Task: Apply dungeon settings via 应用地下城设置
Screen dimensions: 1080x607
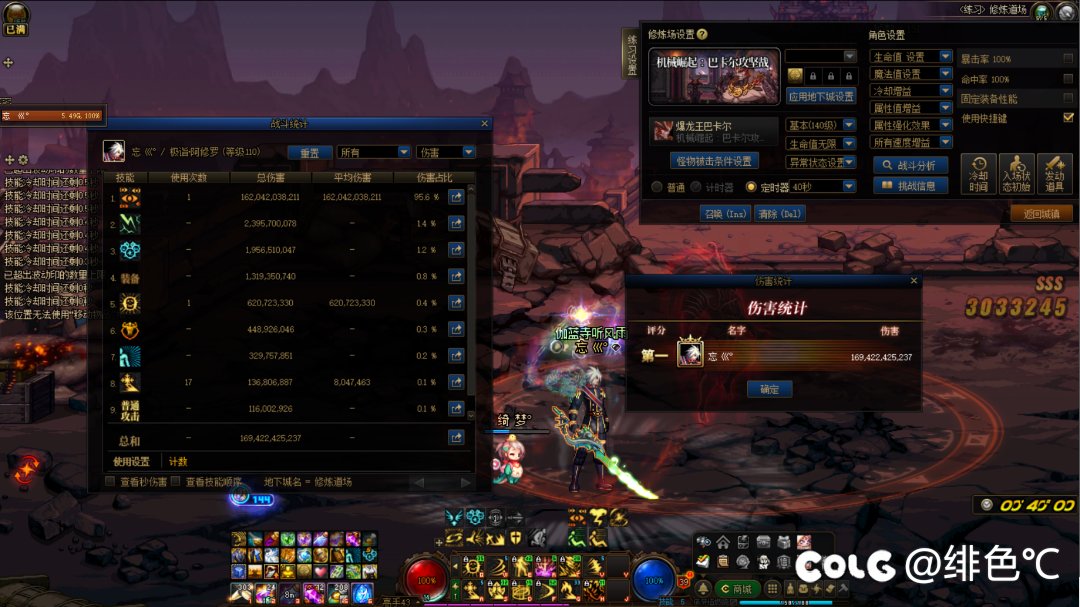Action: click(821, 97)
